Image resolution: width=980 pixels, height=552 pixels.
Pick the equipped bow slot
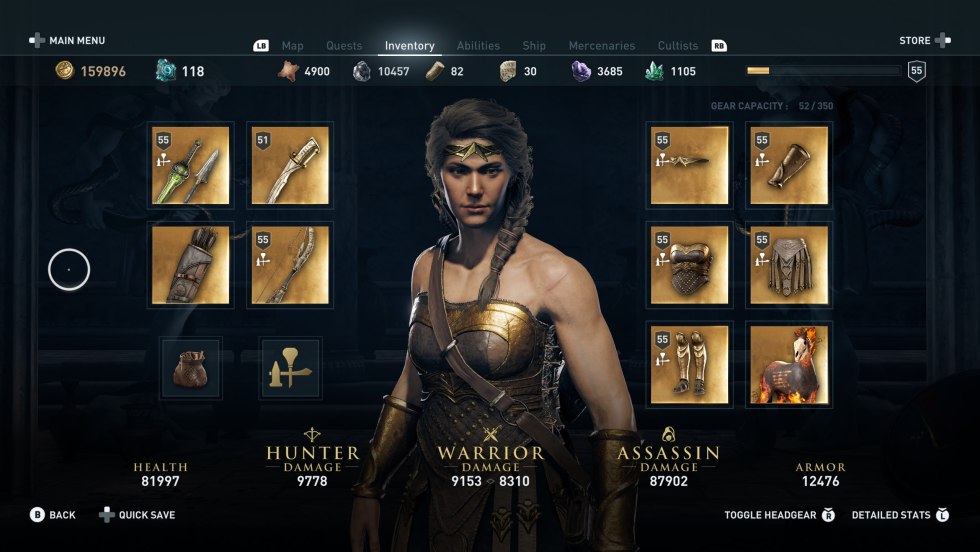290,265
